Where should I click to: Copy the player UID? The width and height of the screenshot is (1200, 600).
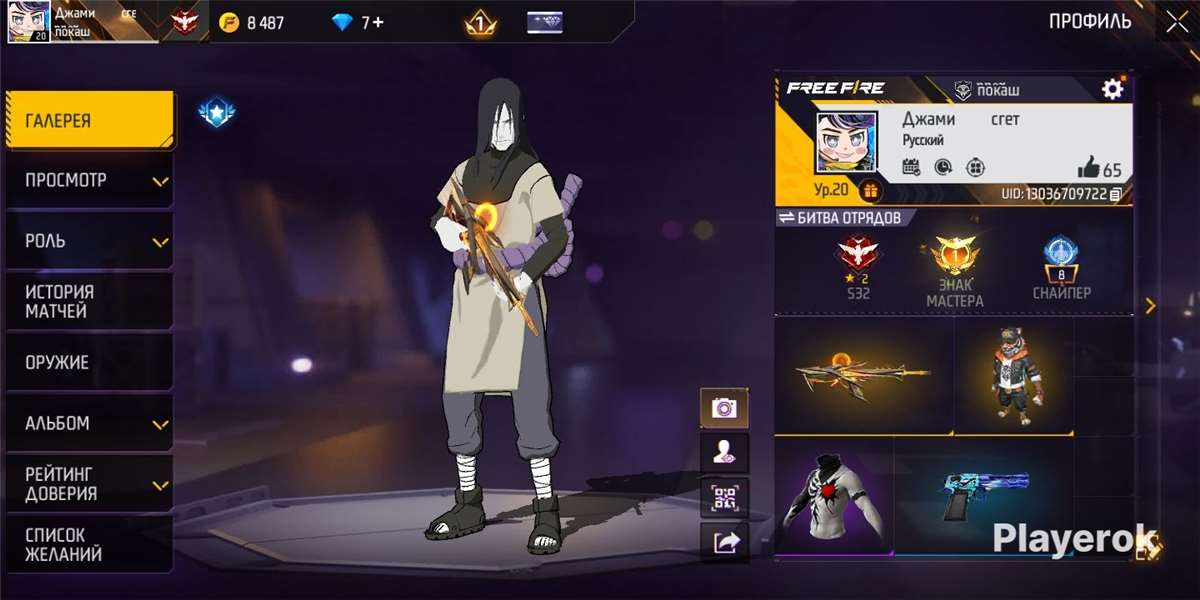coord(1115,193)
